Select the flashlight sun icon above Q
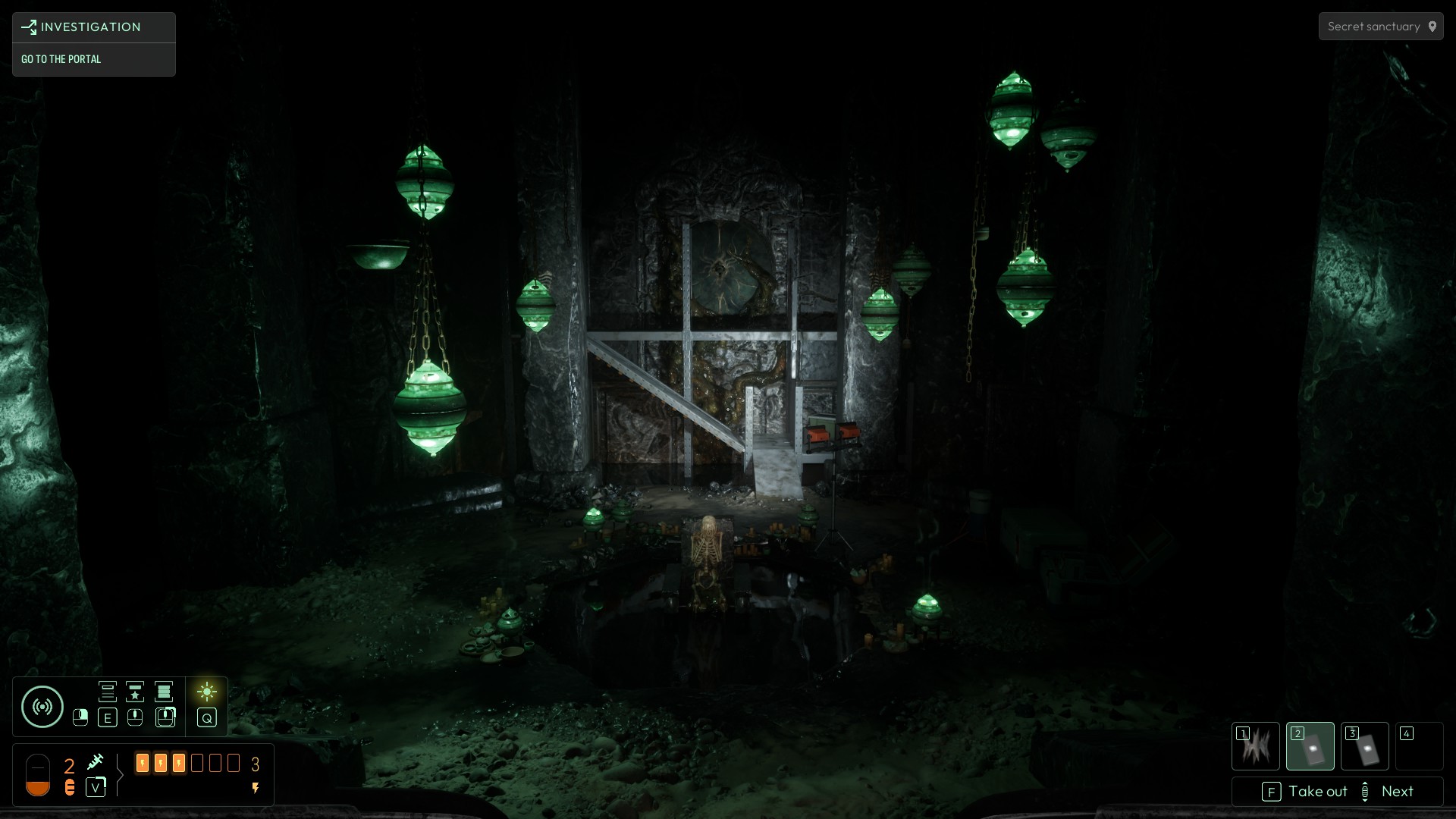The width and height of the screenshot is (1456, 819). [x=207, y=692]
